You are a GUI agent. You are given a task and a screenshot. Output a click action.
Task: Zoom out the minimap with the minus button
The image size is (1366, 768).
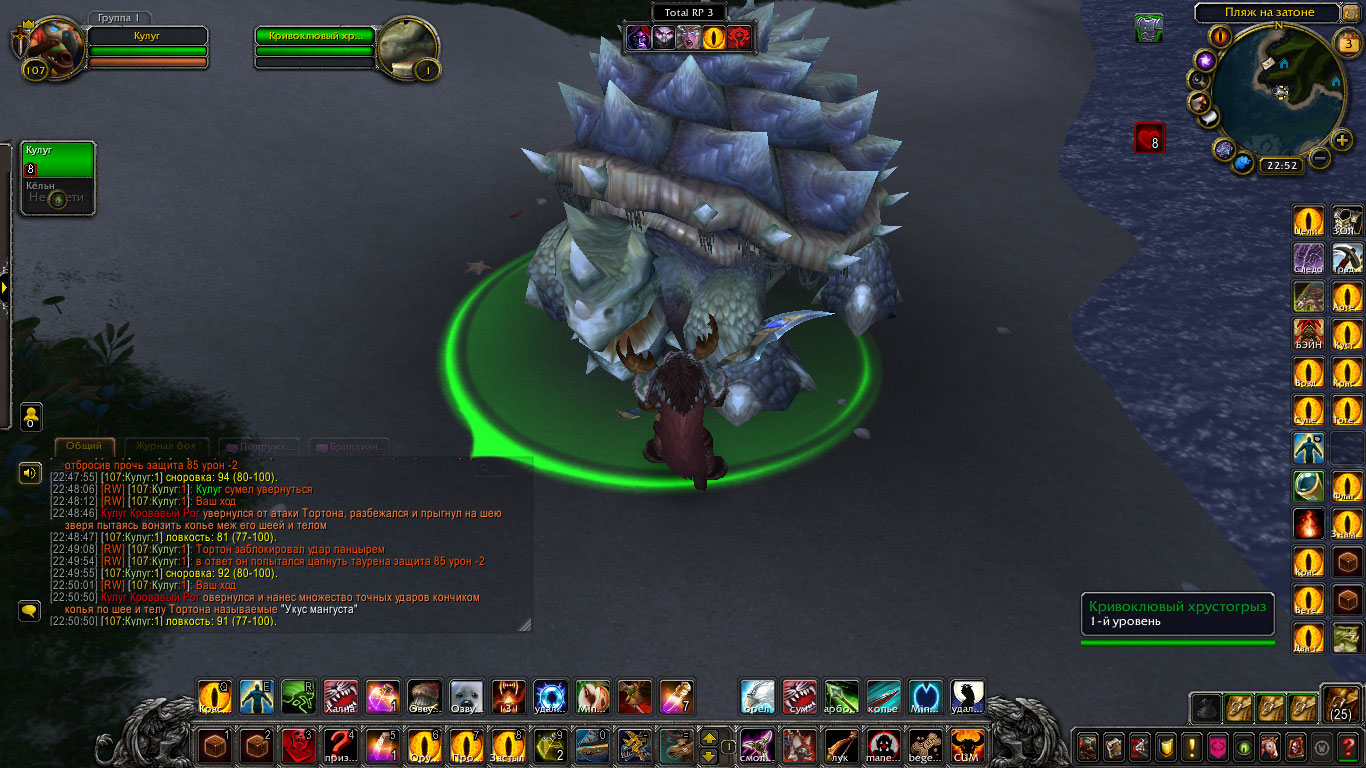click(x=1320, y=158)
